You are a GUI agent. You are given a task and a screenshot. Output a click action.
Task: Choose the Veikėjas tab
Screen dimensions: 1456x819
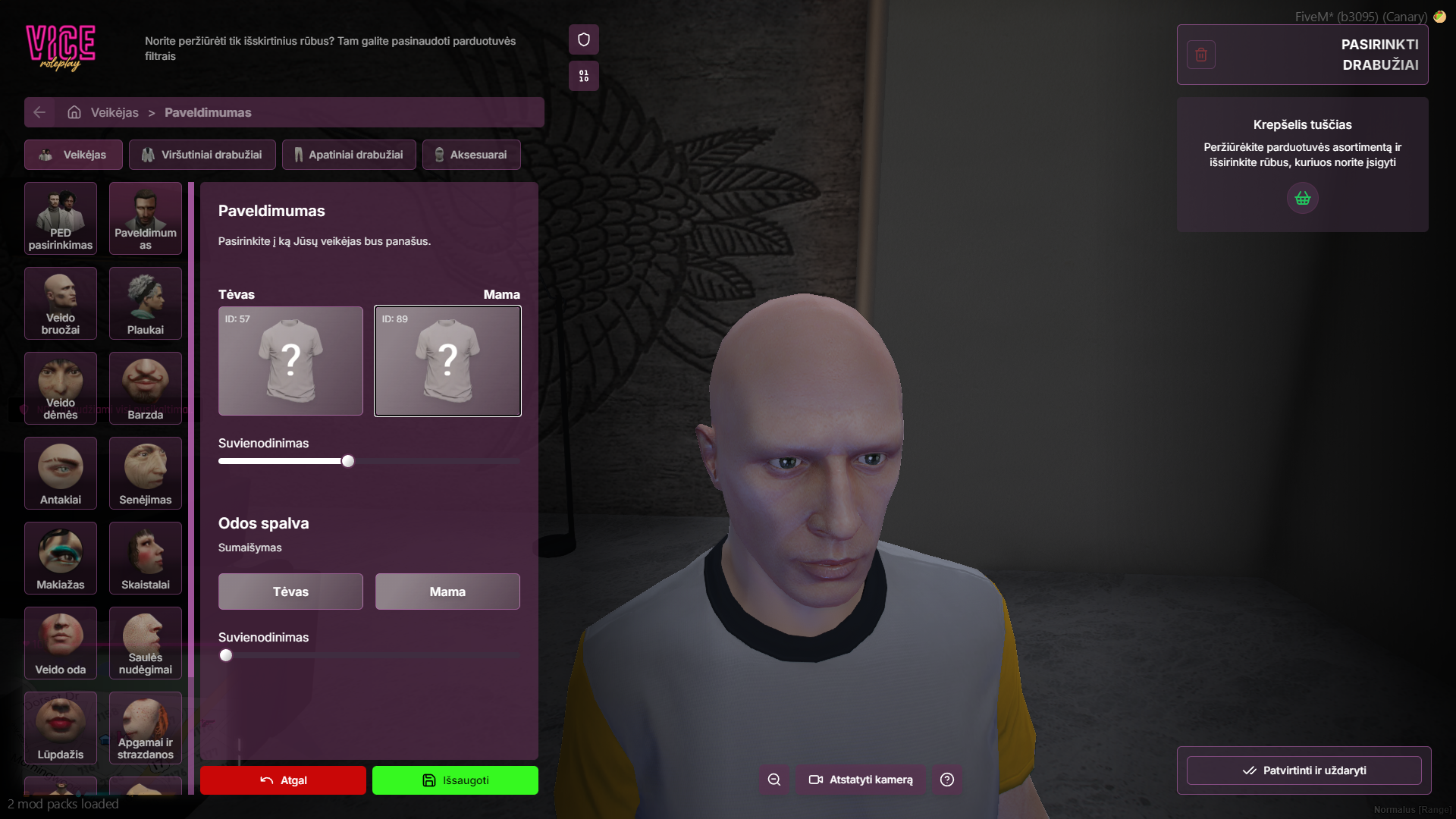pos(73,155)
